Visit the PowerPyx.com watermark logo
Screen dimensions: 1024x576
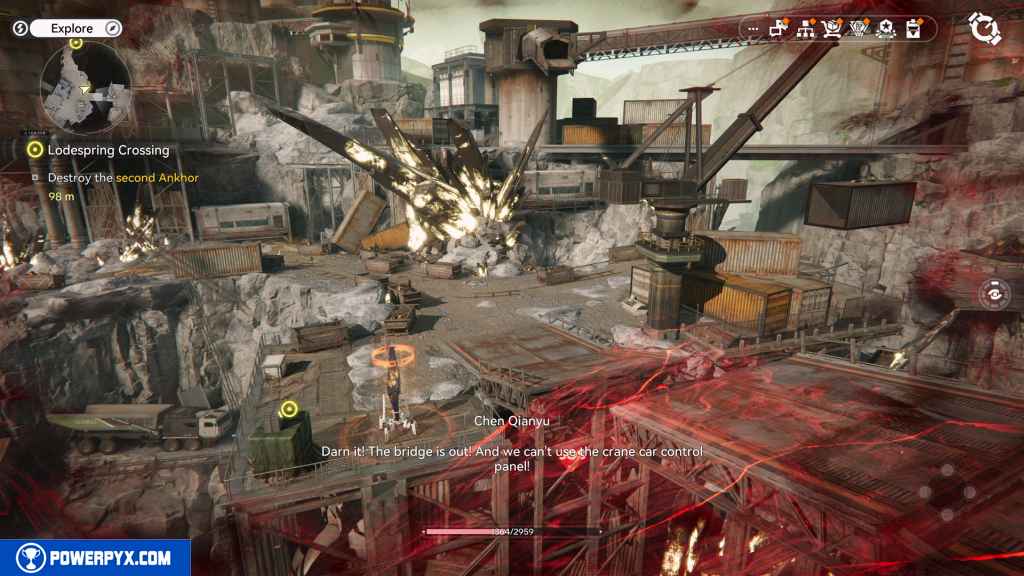coord(95,558)
